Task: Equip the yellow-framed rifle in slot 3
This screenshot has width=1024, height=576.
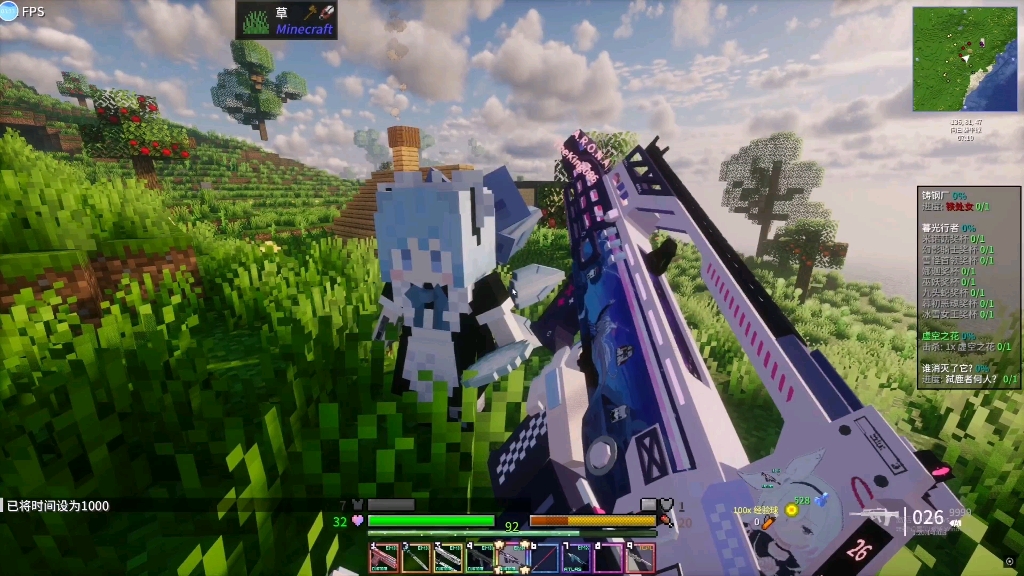Action: pyautogui.click(x=447, y=558)
